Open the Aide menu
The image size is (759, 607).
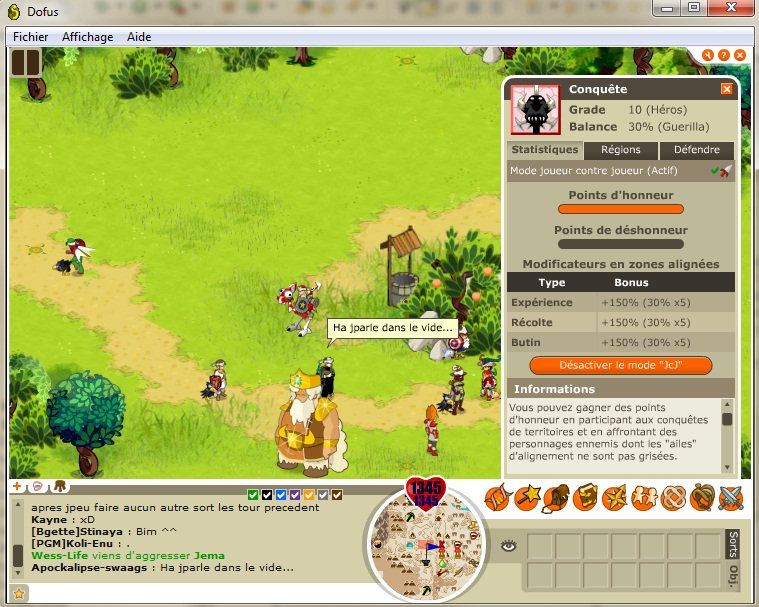coord(139,37)
